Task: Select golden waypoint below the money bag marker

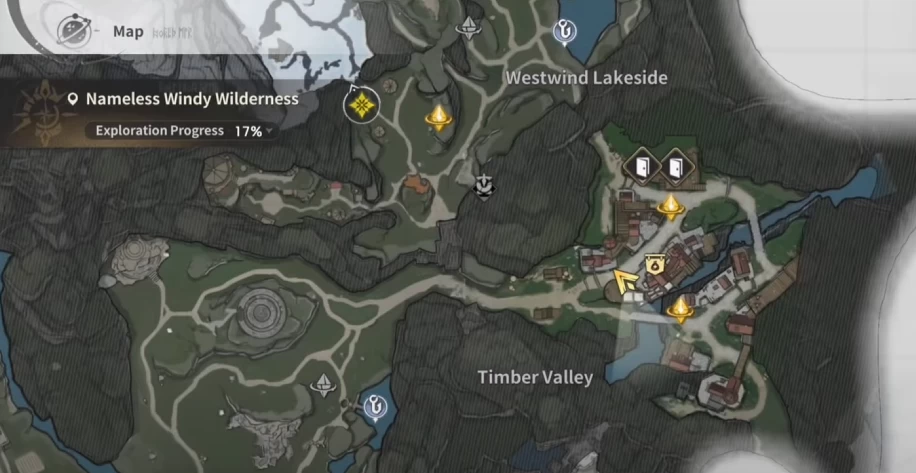Action: (682, 309)
